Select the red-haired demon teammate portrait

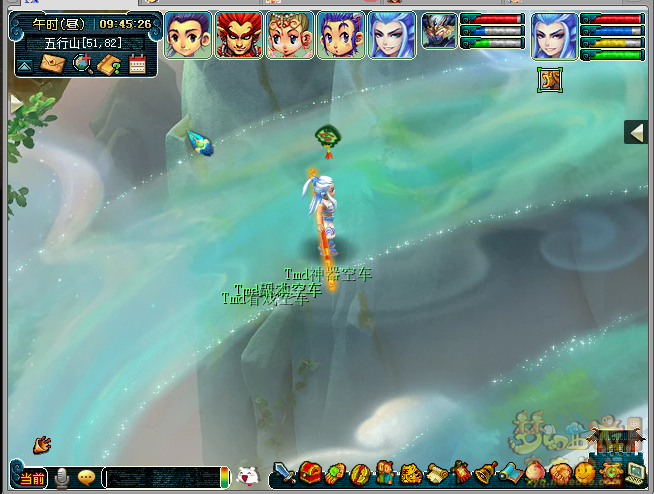(240, 35)
